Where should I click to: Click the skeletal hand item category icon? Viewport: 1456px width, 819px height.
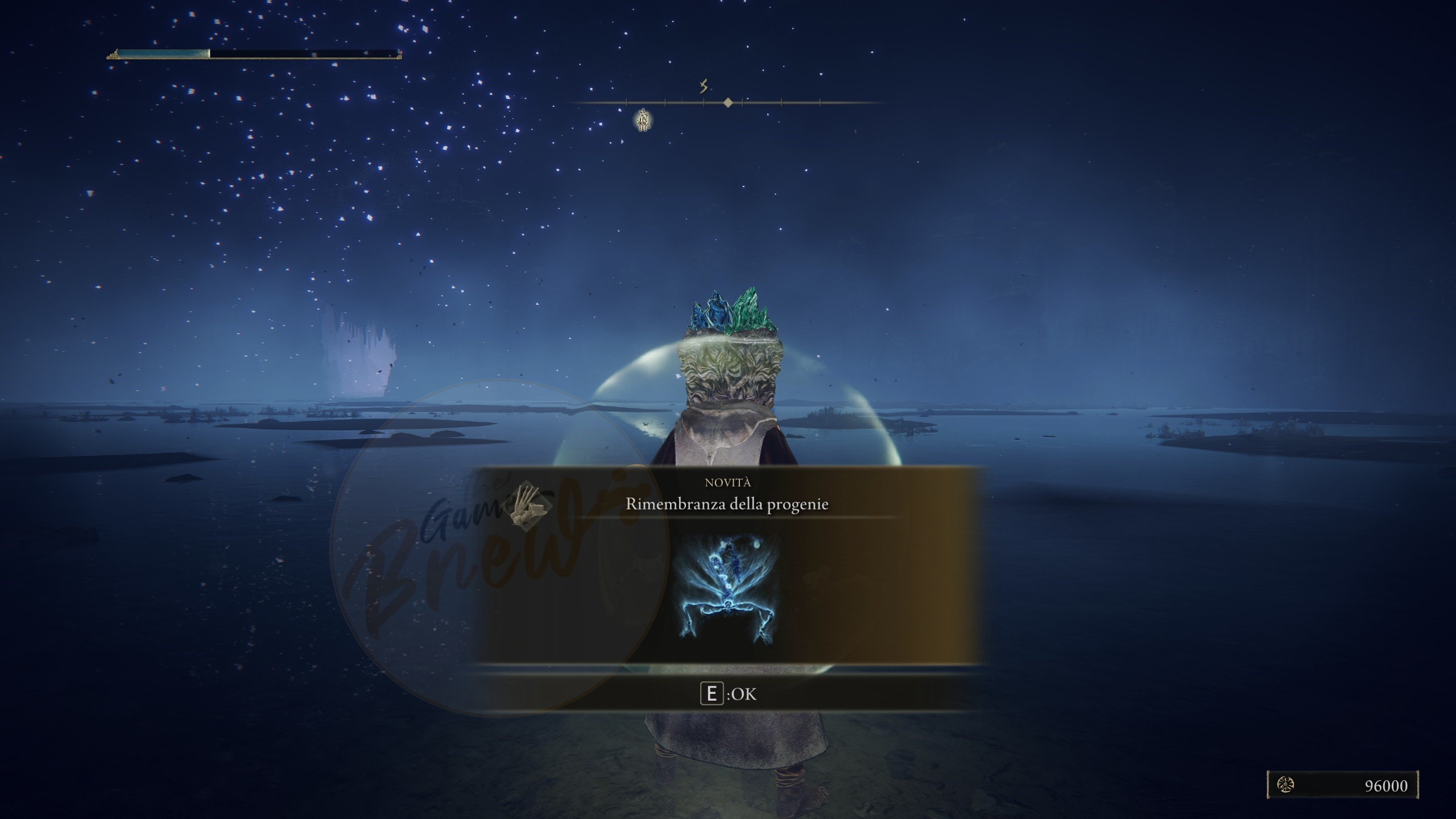tap(525, 506)
